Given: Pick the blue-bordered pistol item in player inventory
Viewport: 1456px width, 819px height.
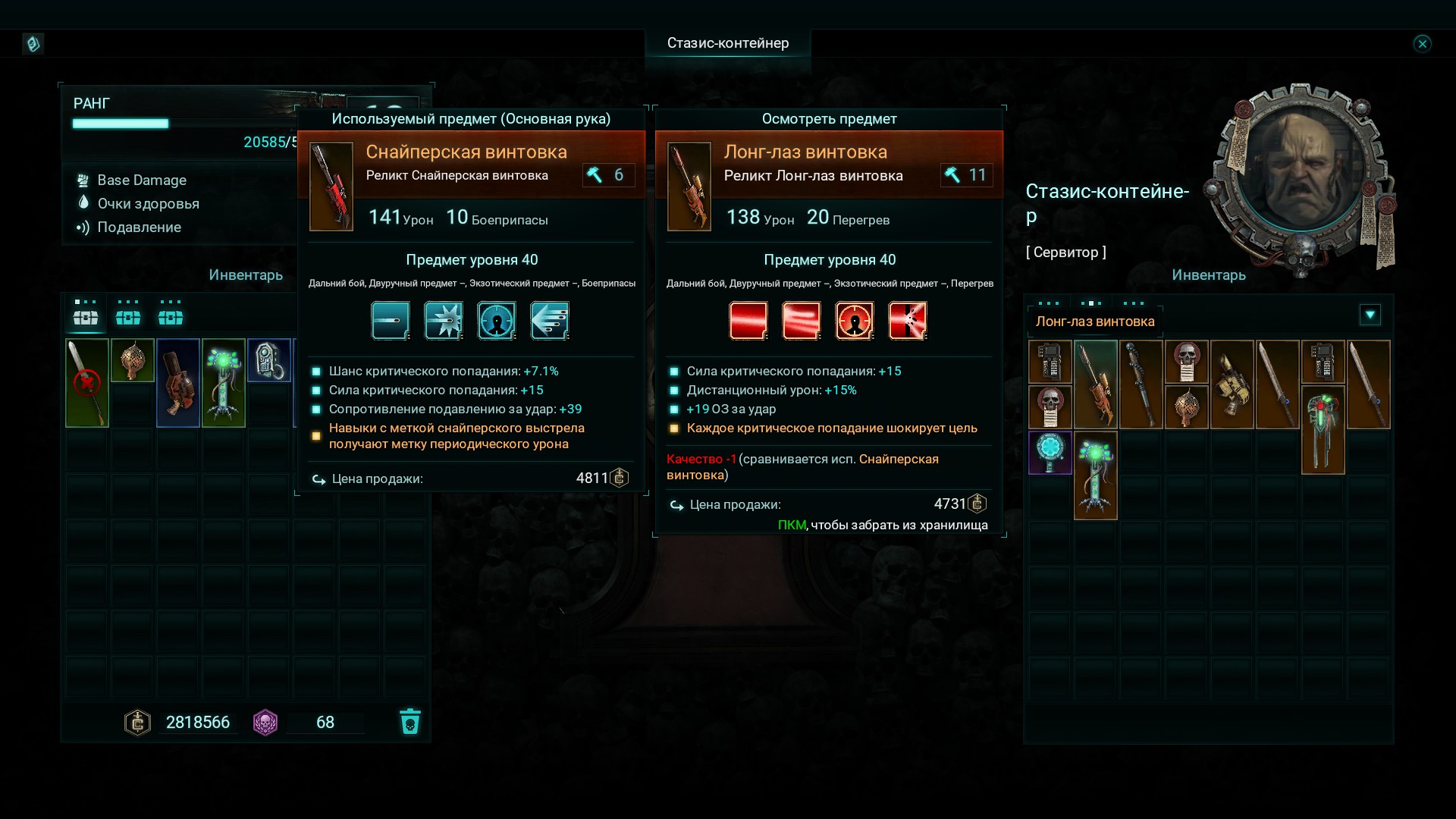Looking at the screenshot, I should coord(178,383).
